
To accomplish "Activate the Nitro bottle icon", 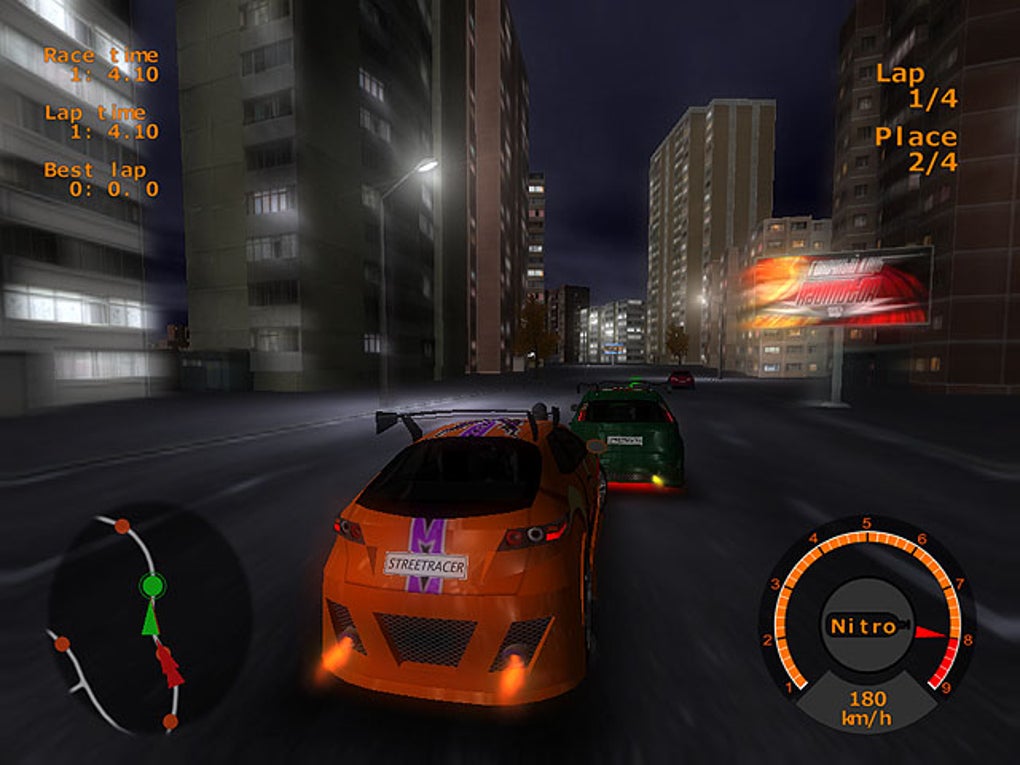I will tap(864, 627).
